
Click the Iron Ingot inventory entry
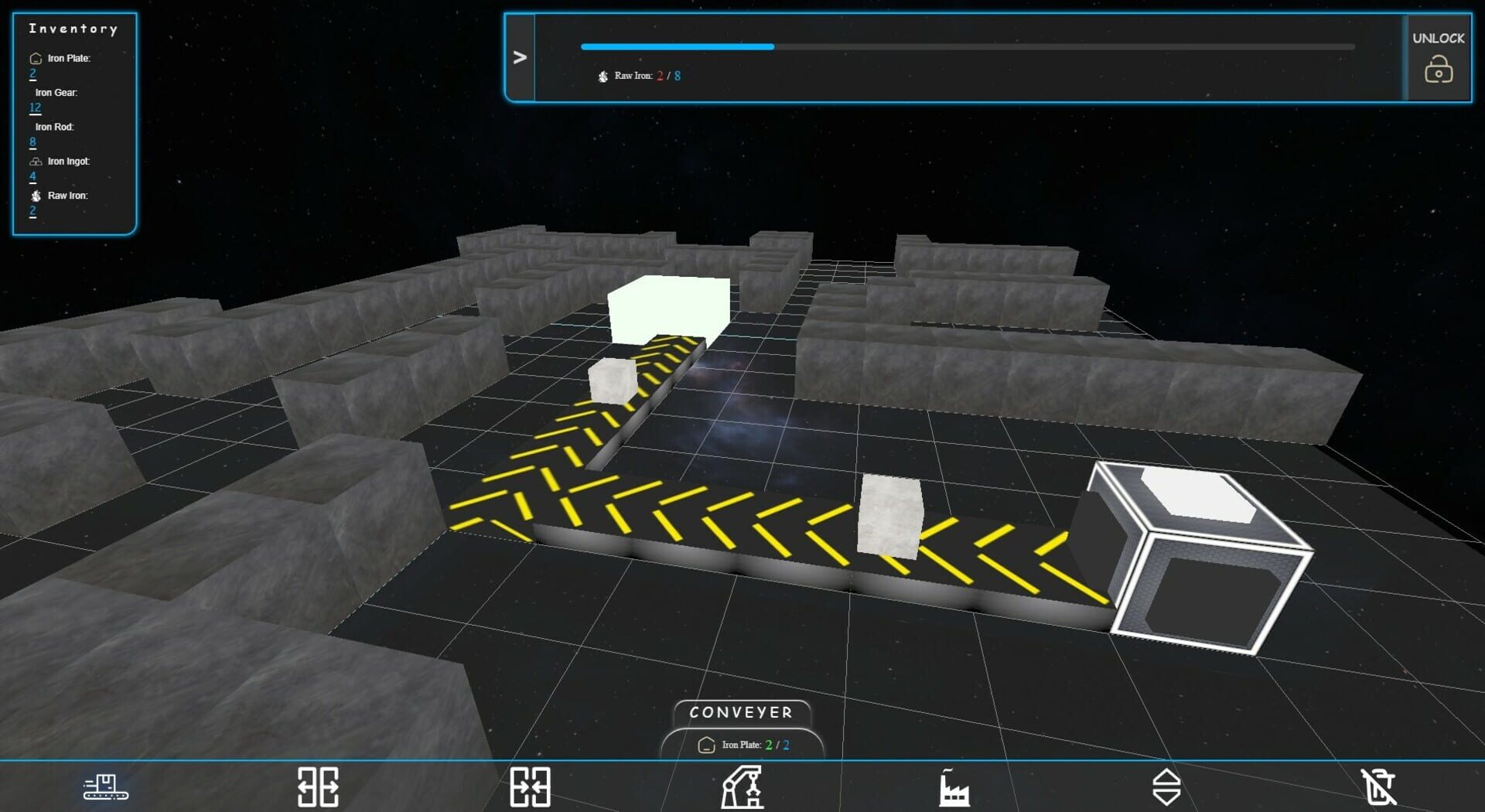coord(69,161)
